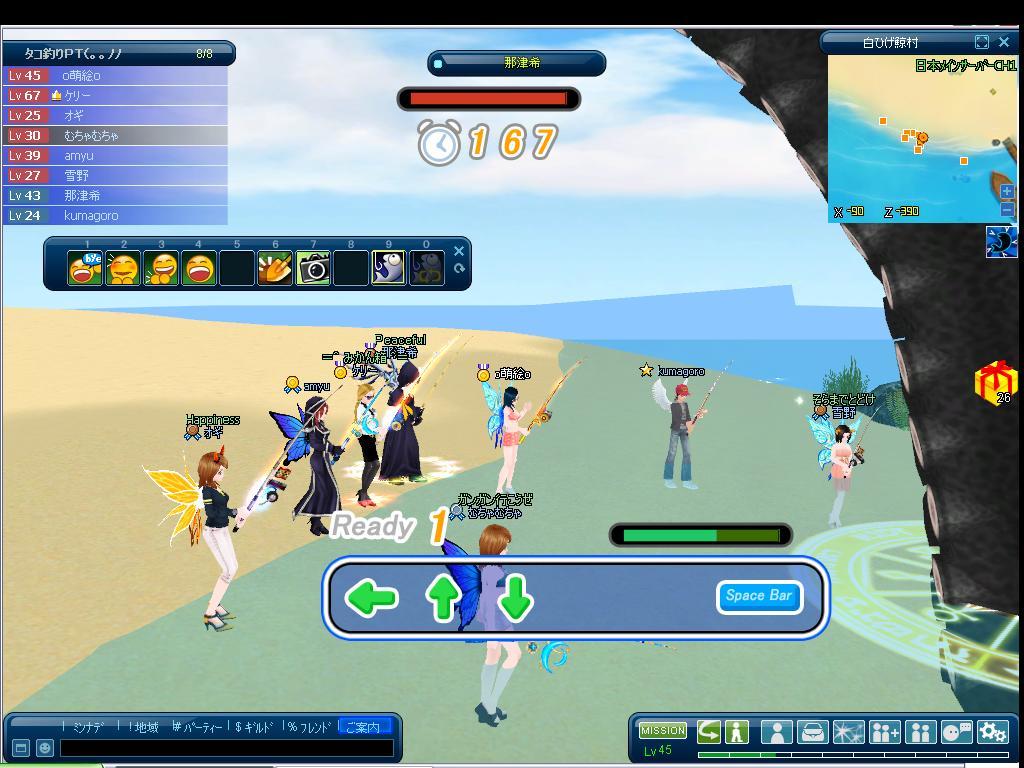
Task: Open the character profile silhouette icon
Action: point(776,732)
